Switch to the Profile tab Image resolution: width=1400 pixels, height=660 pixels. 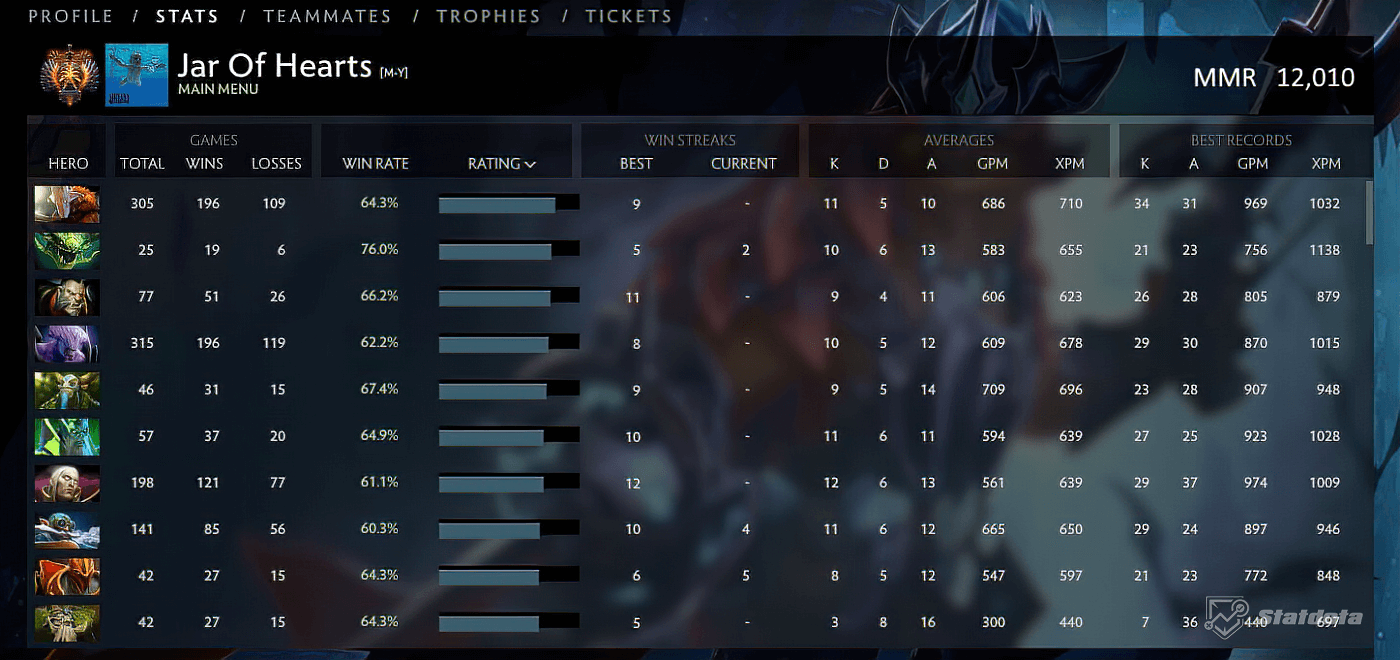[70, 16]
